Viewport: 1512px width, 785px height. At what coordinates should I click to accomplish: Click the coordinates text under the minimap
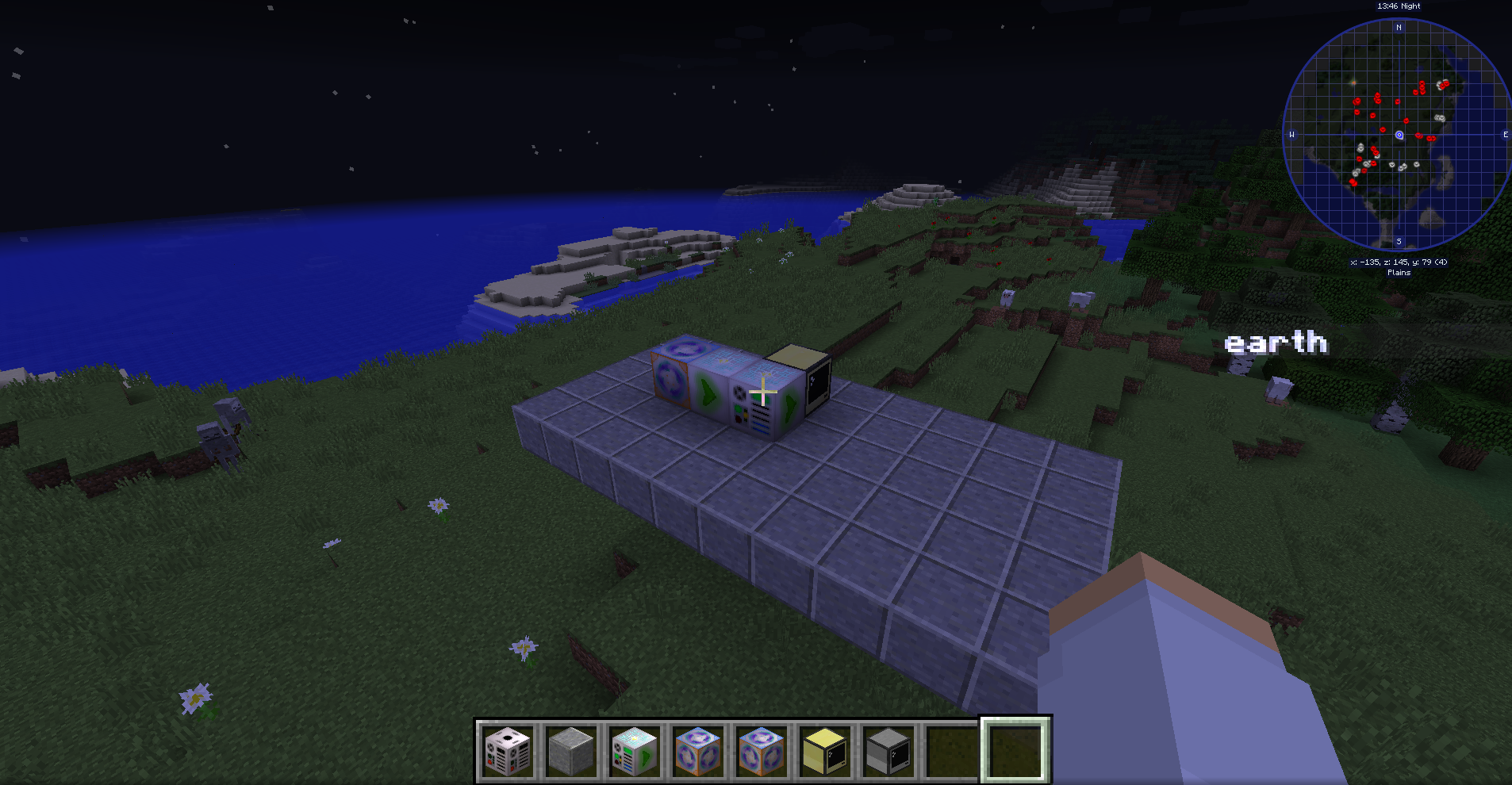click(1399, 260)
